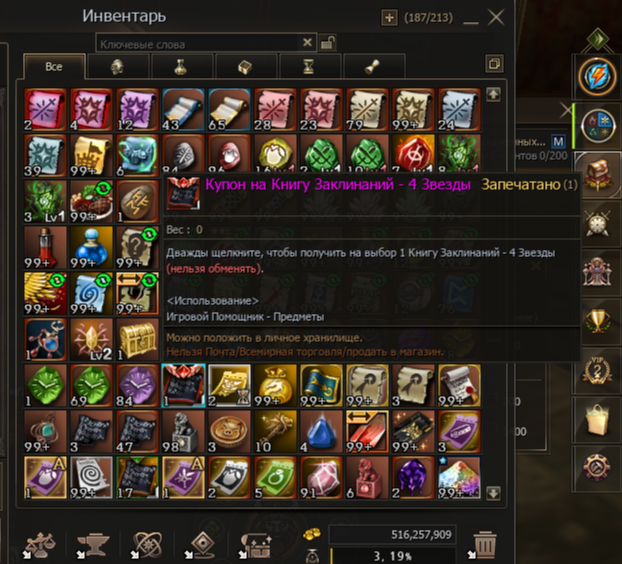Screen dimensions: 622x564
Task: Select the spellbook coupon item with teal border
Action: click(182, 383)
